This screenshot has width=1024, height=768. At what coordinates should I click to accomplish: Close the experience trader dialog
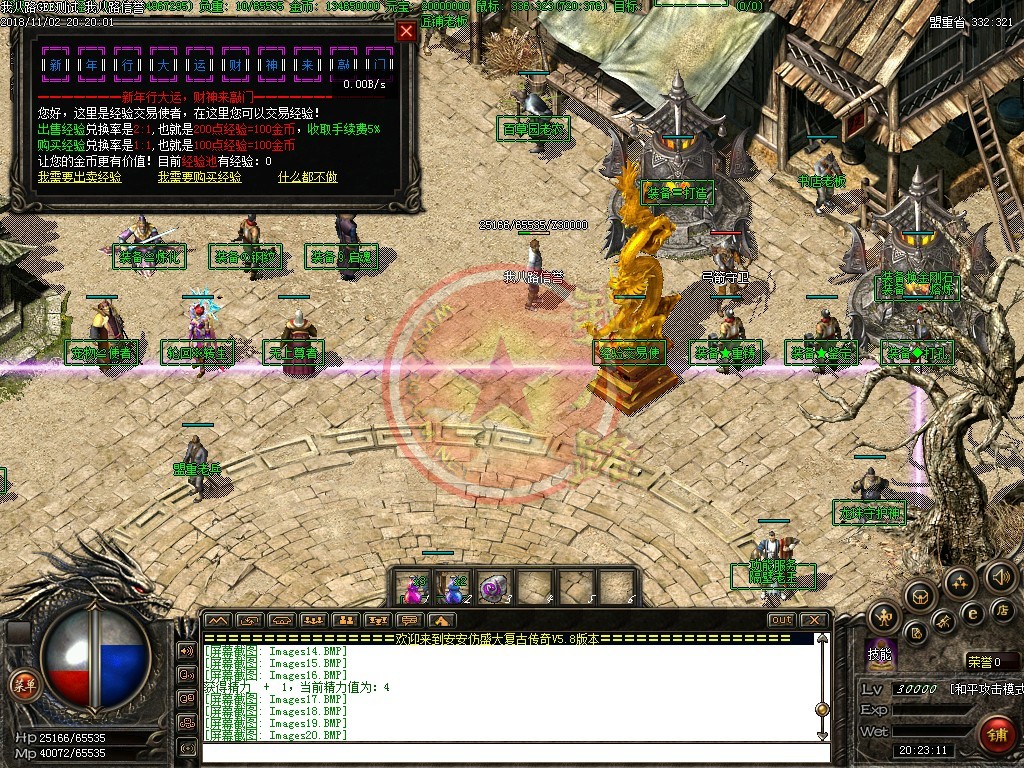point(406,31)
